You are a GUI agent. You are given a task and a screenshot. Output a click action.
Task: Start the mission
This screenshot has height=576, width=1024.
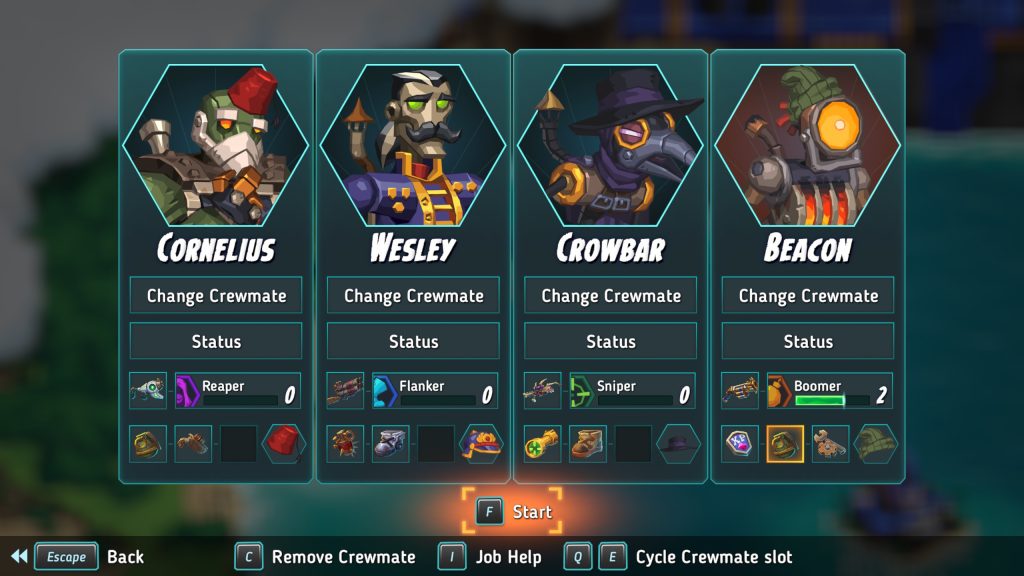(513, 512)
